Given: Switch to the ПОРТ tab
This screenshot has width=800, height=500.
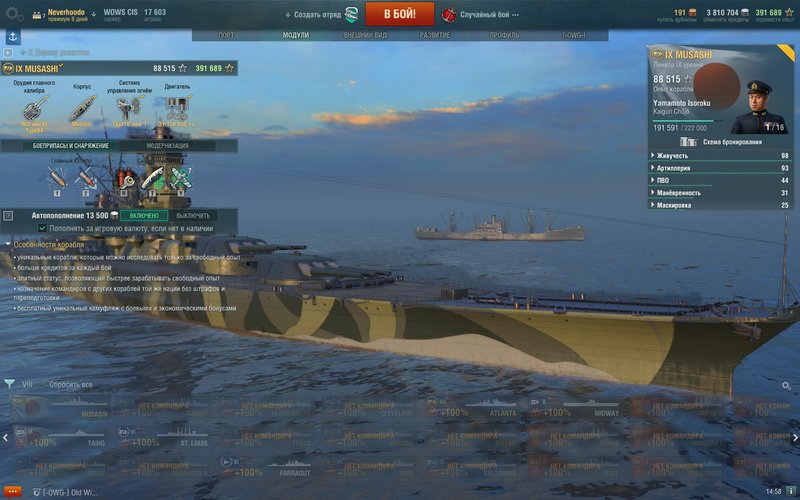Looking at the screenshot, I should (x=226, y=34).
